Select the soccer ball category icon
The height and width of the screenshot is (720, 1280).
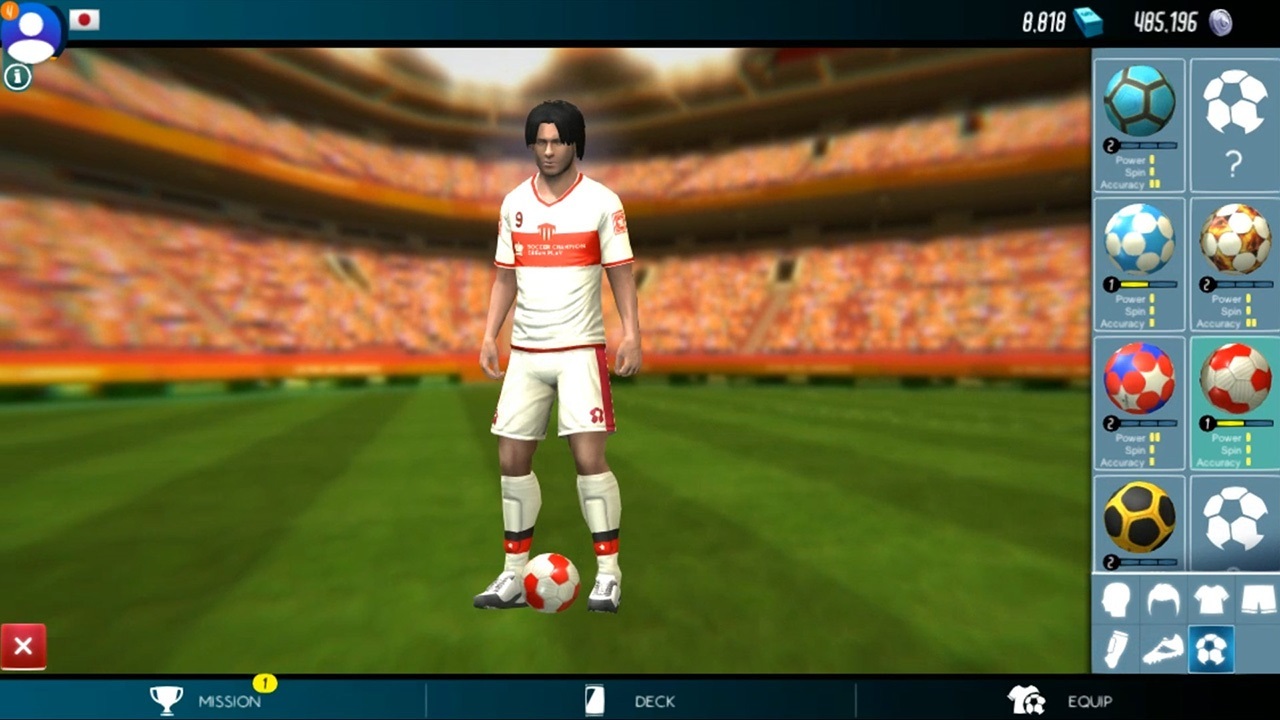(x=1211, y=648)
